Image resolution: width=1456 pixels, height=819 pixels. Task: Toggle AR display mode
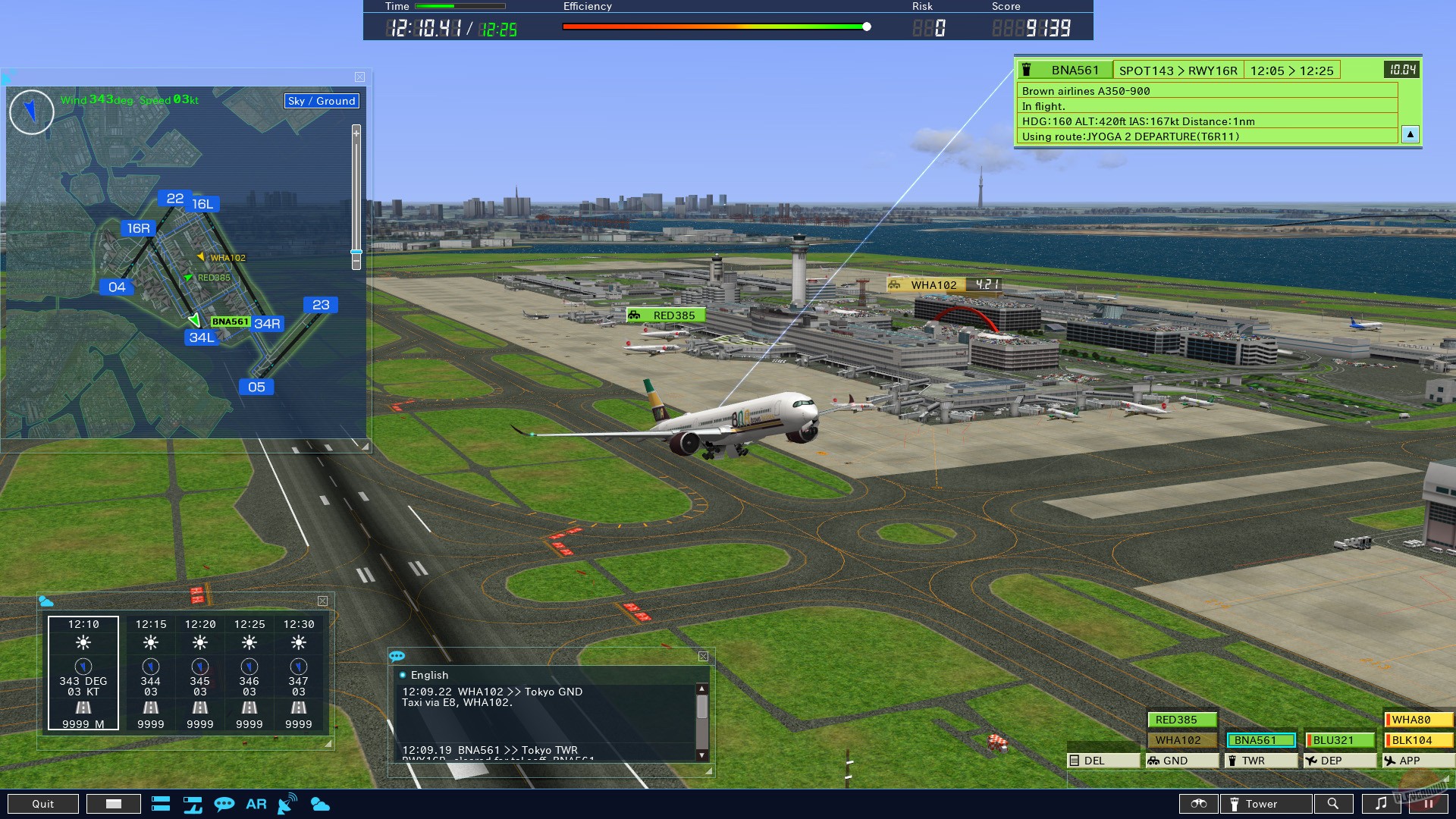(256, 804)
